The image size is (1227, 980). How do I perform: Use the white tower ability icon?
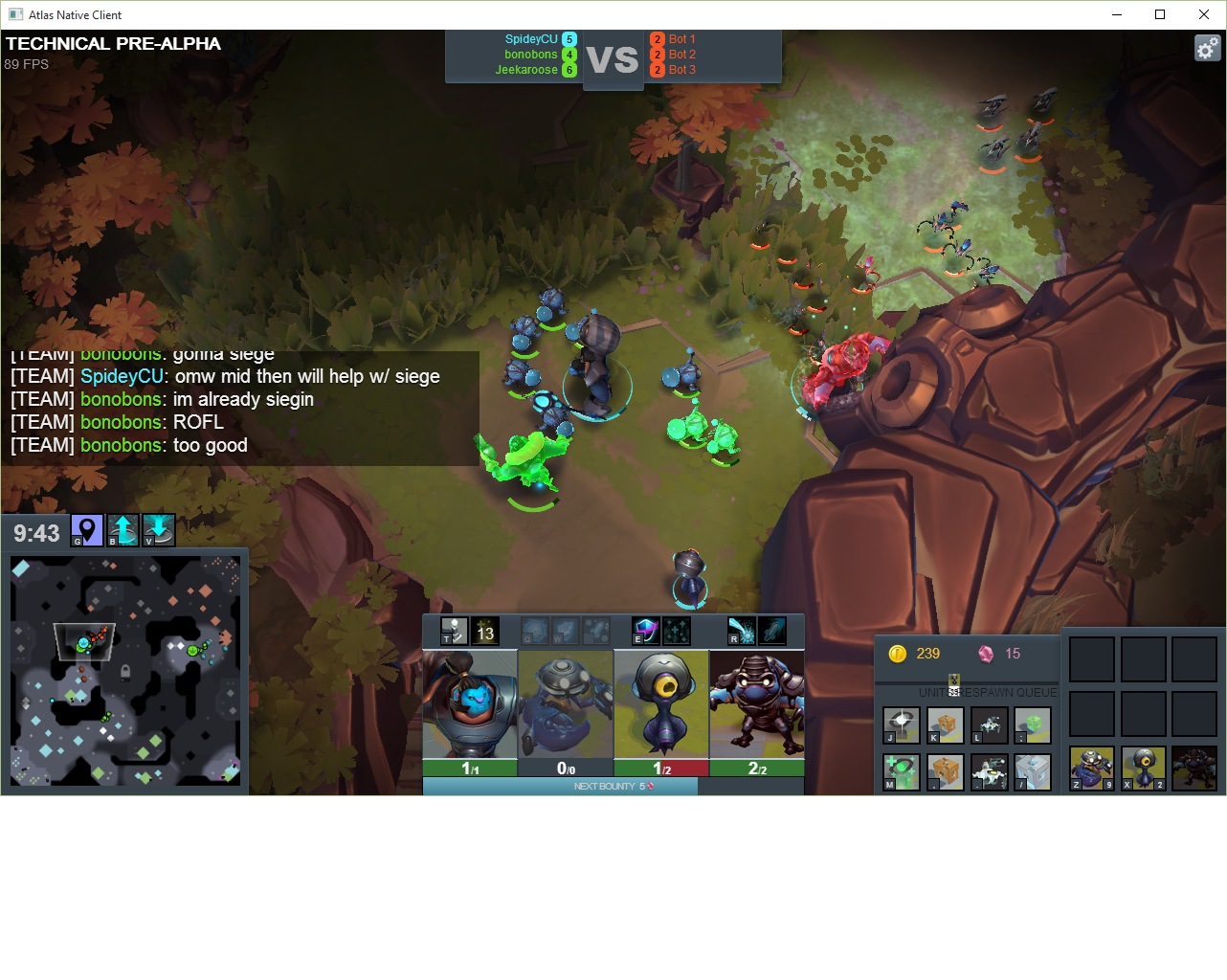coord(454,631)
